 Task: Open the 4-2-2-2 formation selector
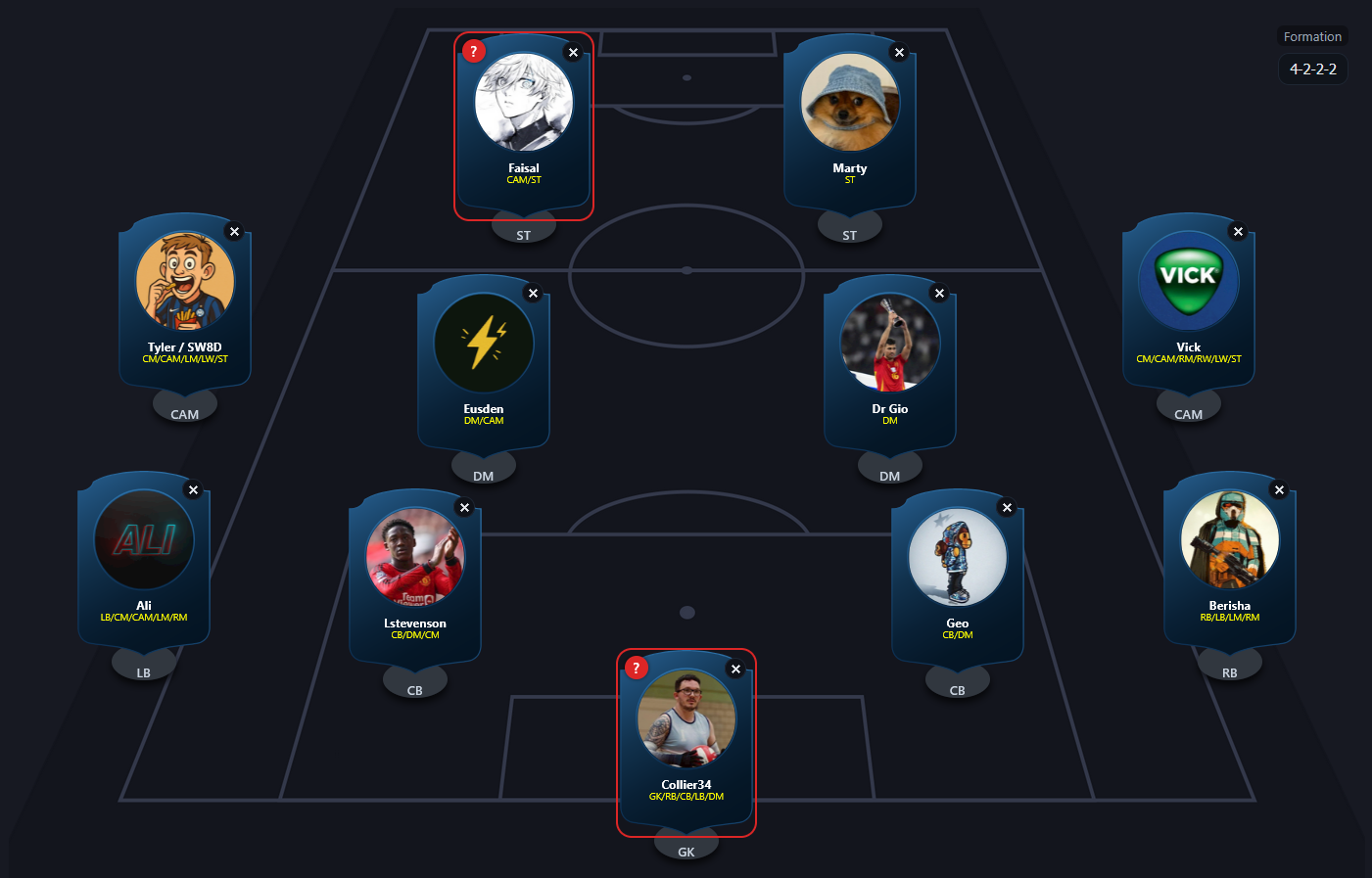point(1312,69)
